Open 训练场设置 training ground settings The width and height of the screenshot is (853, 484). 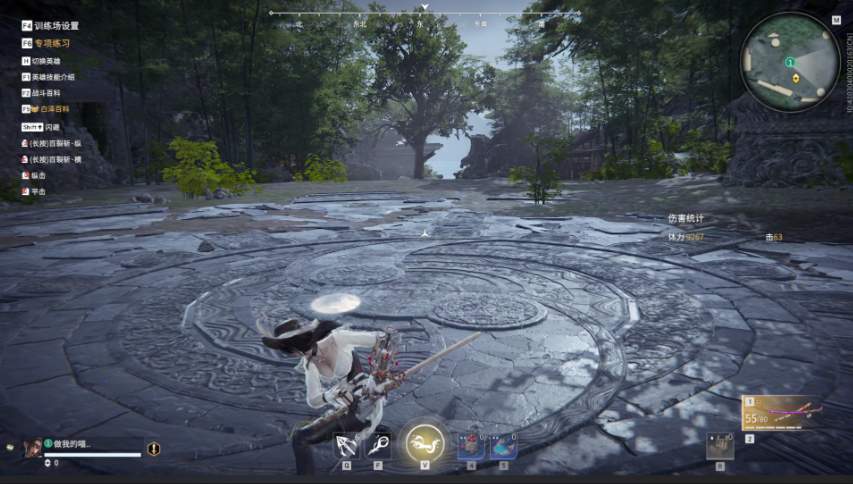click(x=55, y=26)
